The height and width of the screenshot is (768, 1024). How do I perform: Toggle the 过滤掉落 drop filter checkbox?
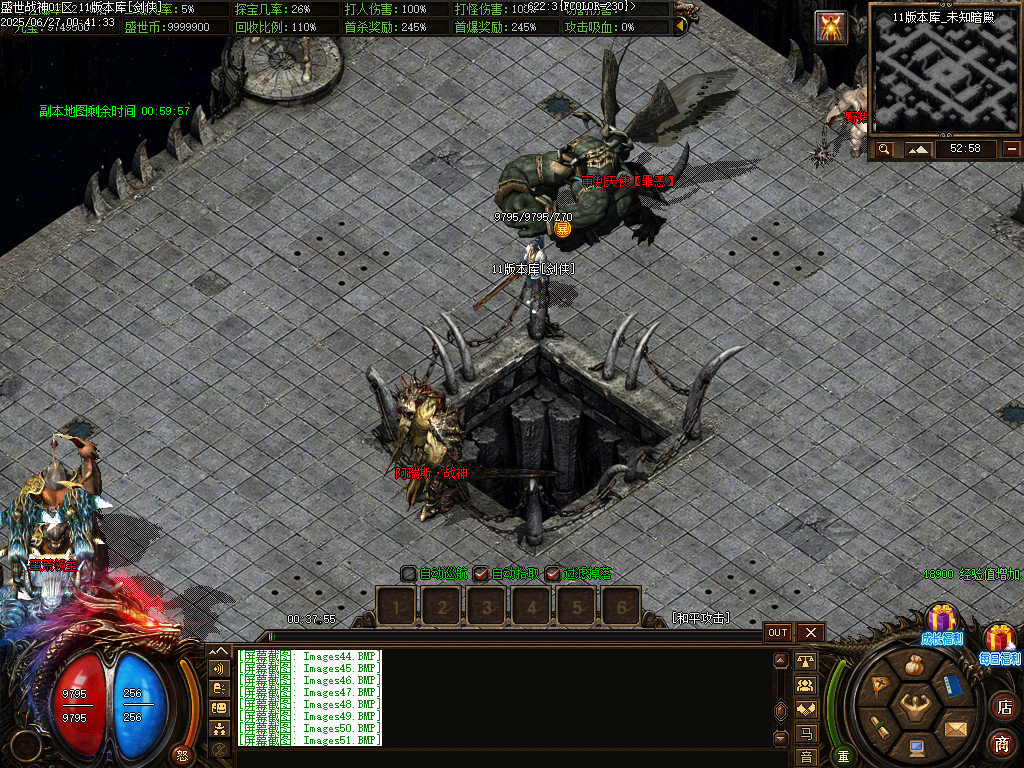click(553, 574)
